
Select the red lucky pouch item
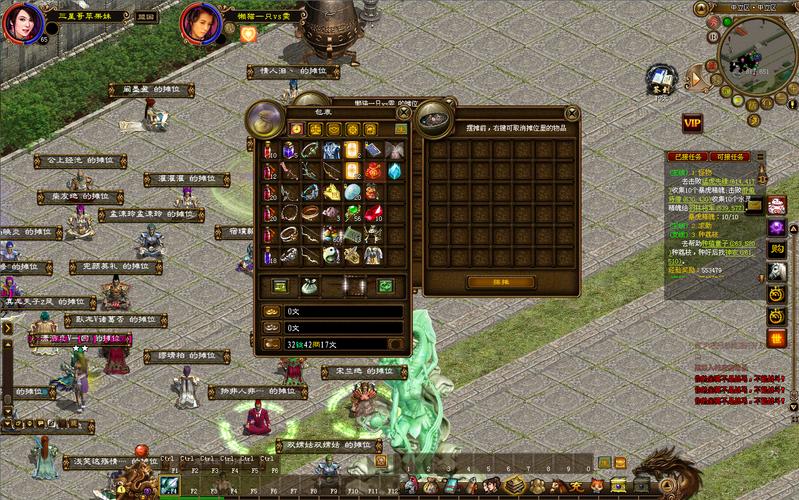[x=374, y=171]
